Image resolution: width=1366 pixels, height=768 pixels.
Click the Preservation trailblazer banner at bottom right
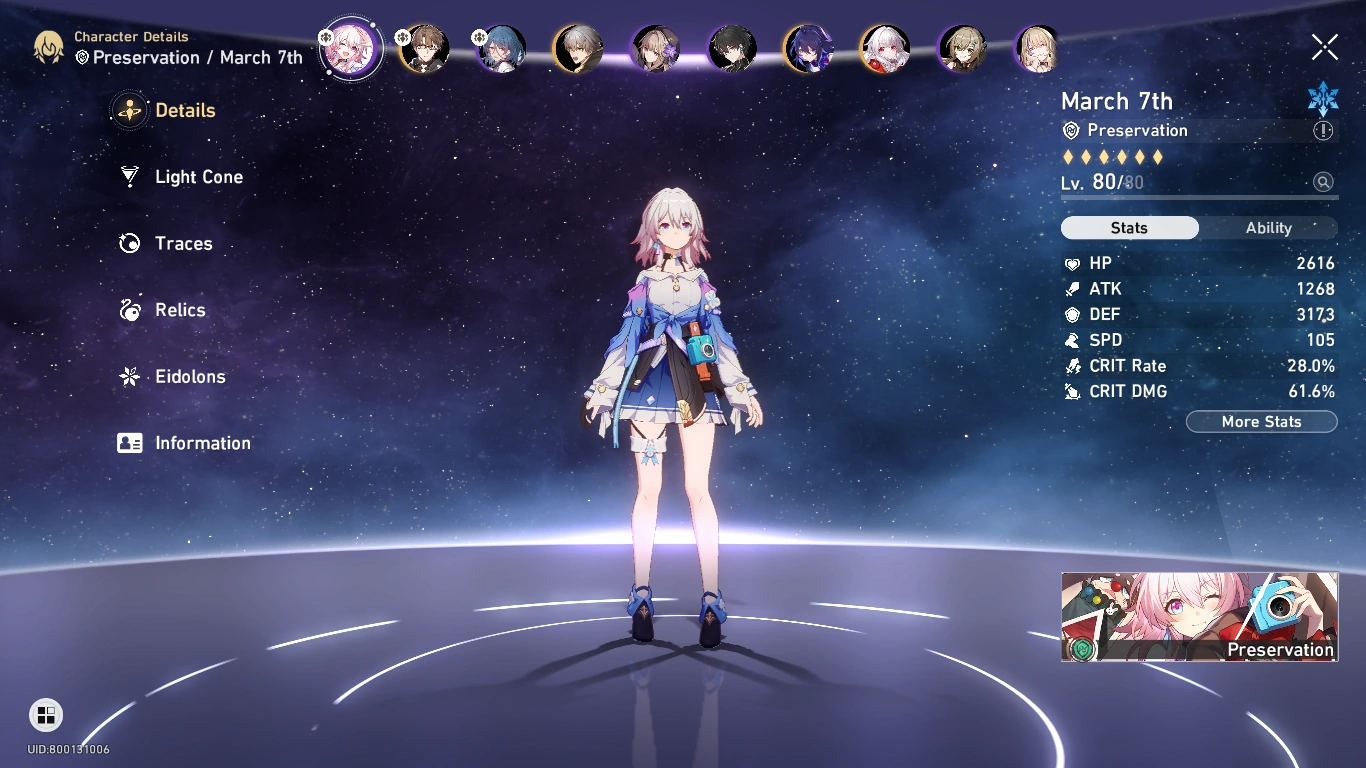[x=1199, y=616]
